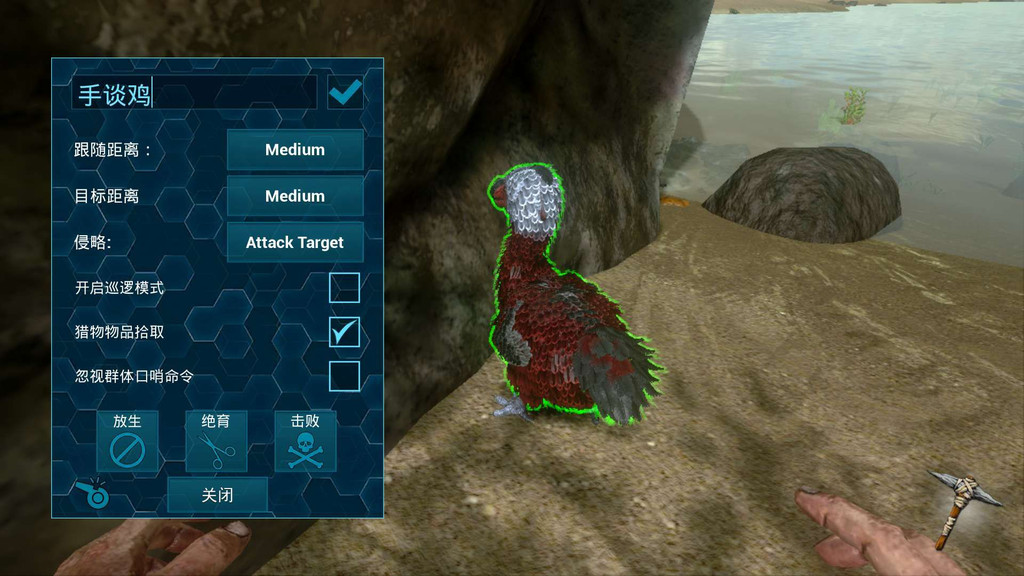This screenshot has height=576, width=1024.
Task: Change the target distance Medium setting
Action: [295, 196]
